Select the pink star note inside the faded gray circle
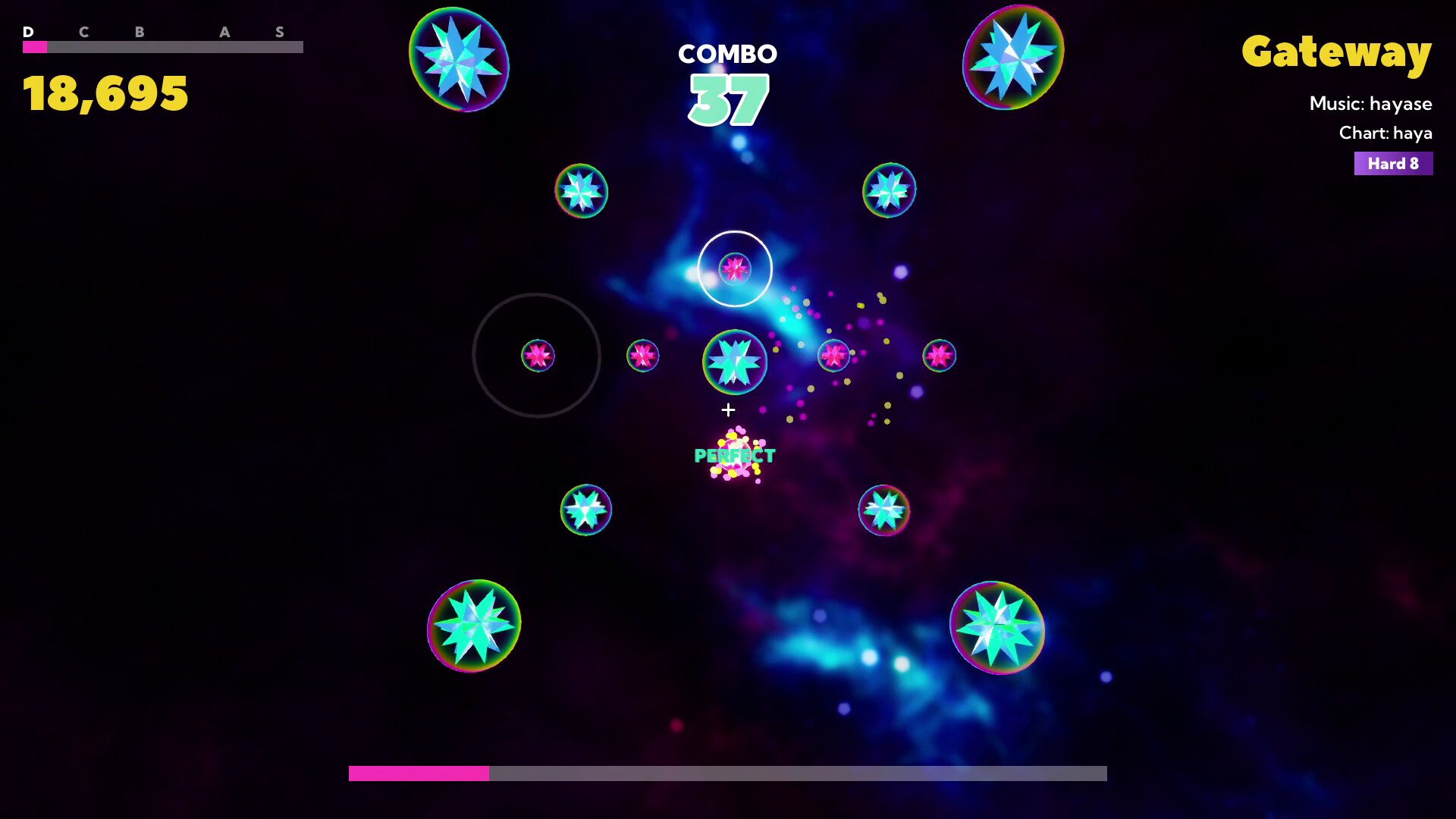 point(538,356)
